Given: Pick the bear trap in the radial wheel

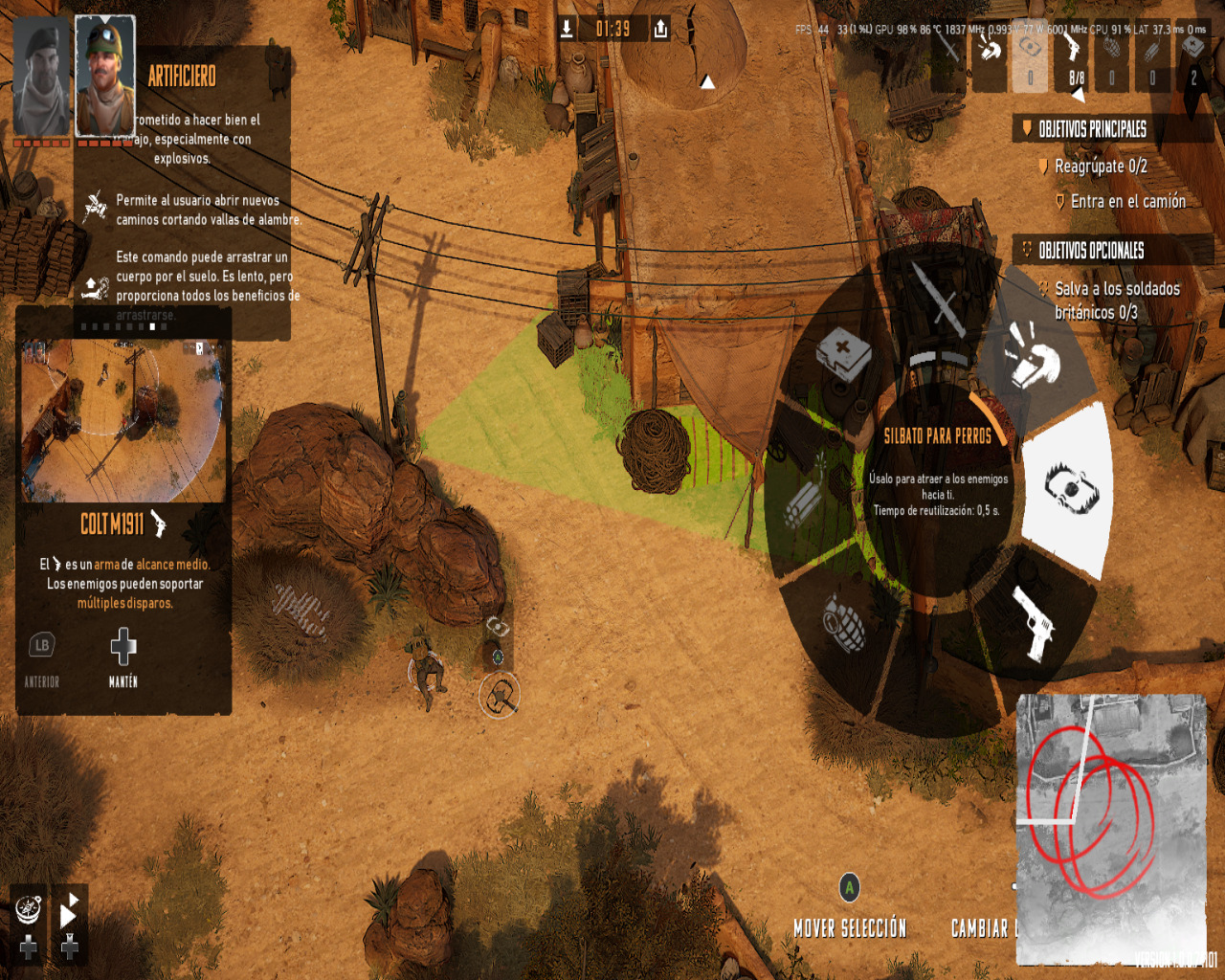Looking at the screenshot, I should pos(1070,489).
